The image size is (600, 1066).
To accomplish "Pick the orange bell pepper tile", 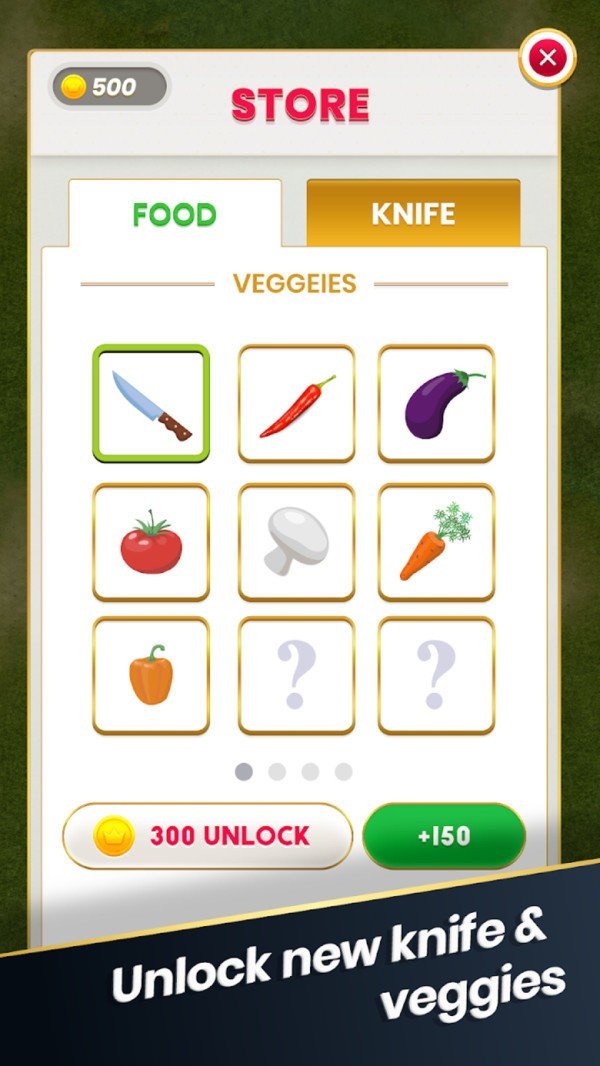I will click(x=151, y=676).
